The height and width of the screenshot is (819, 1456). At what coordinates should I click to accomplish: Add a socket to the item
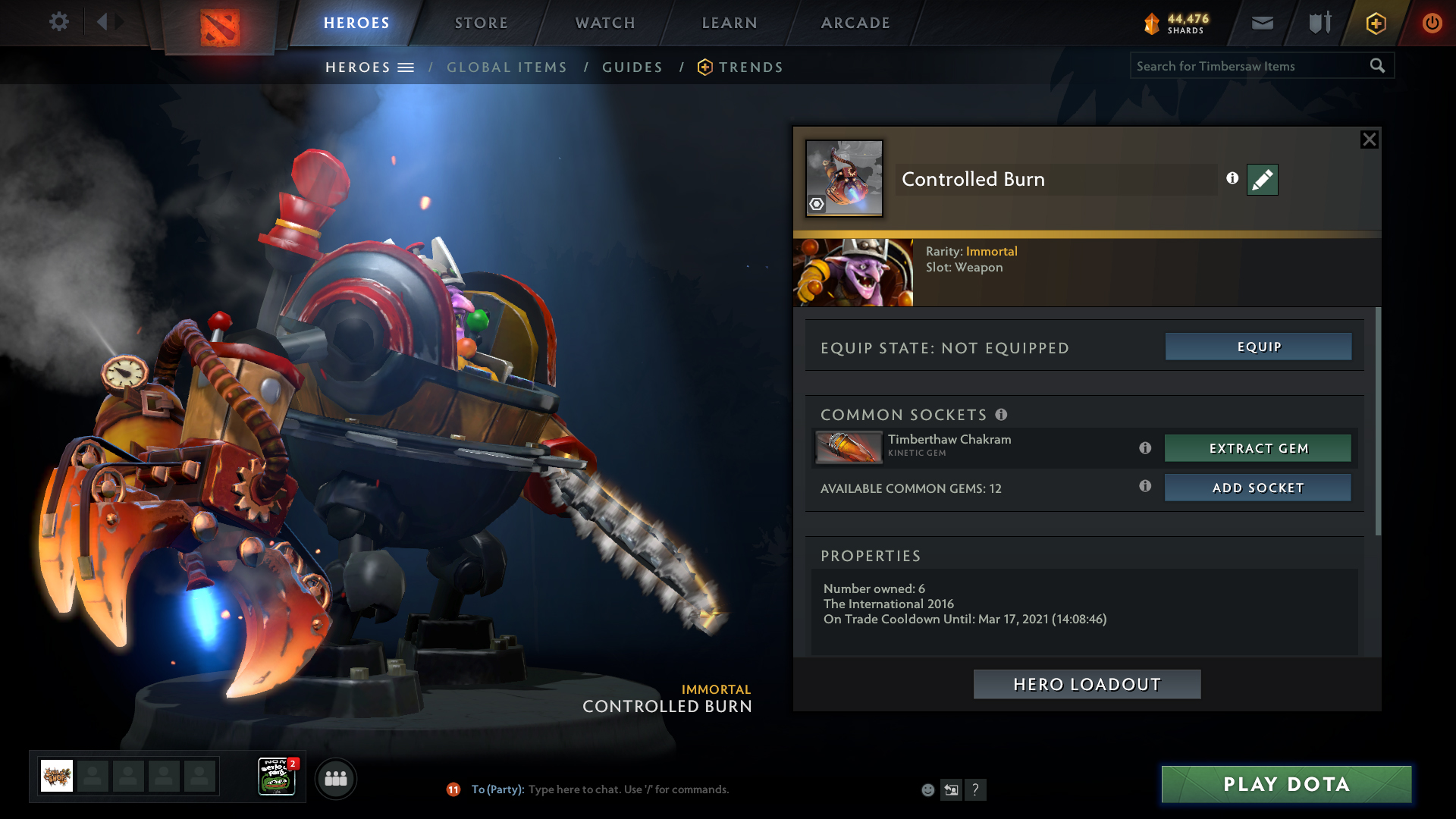click(x=1257, y=488)
